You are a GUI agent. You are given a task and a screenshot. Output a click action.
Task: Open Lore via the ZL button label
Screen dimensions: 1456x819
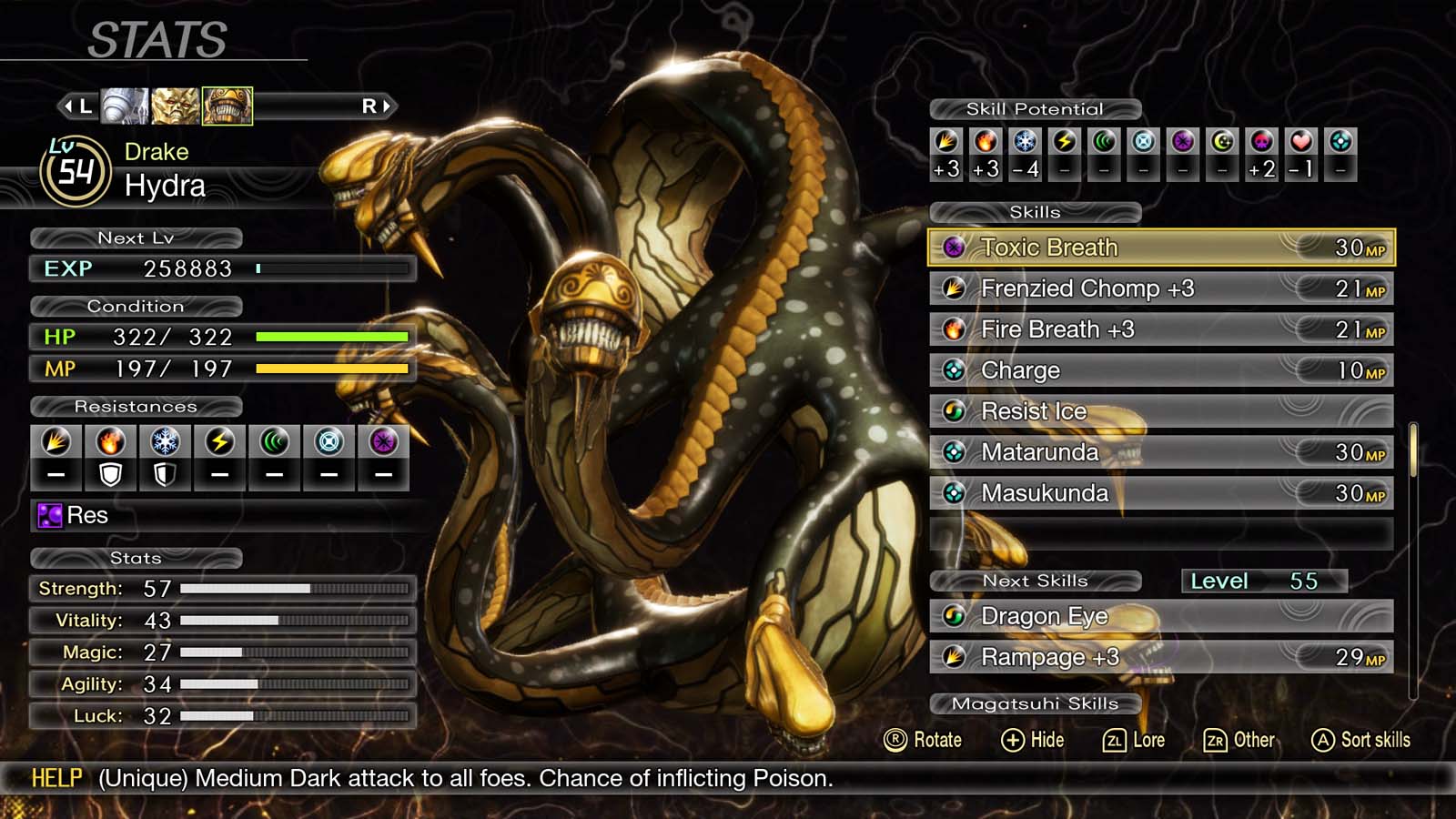click(1136, 740)
